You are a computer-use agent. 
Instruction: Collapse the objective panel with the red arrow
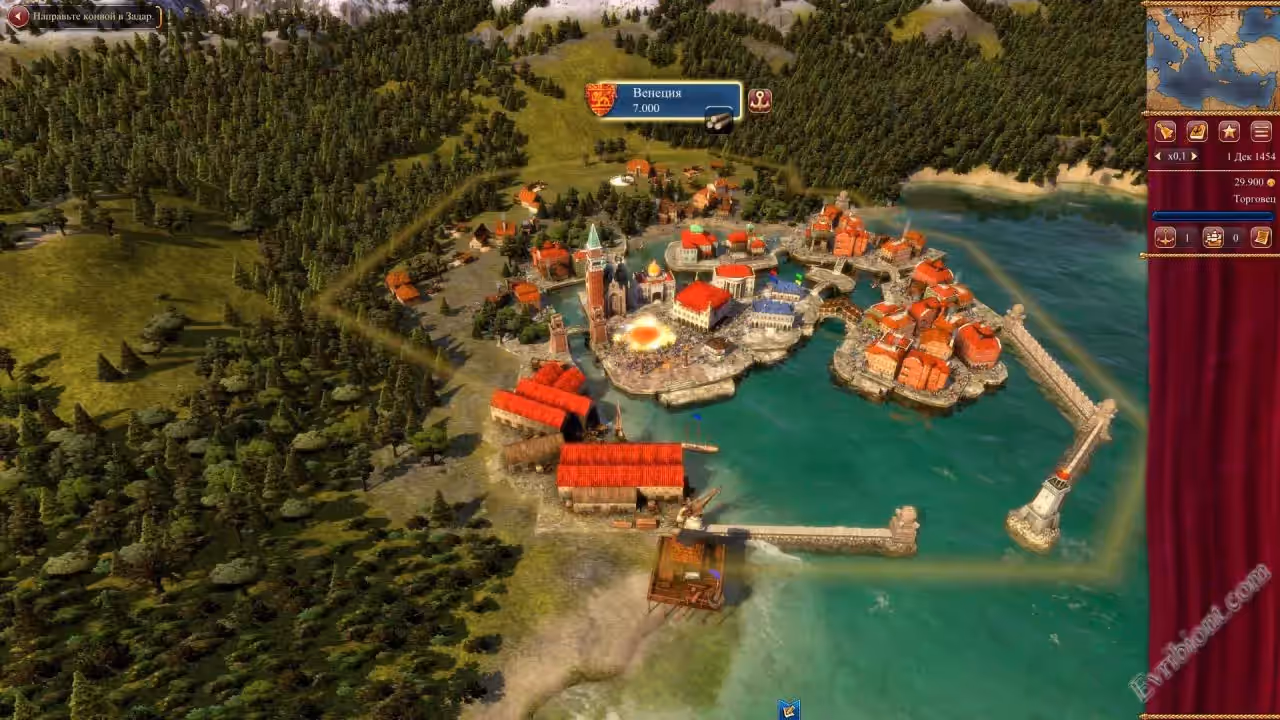(17, 15)
